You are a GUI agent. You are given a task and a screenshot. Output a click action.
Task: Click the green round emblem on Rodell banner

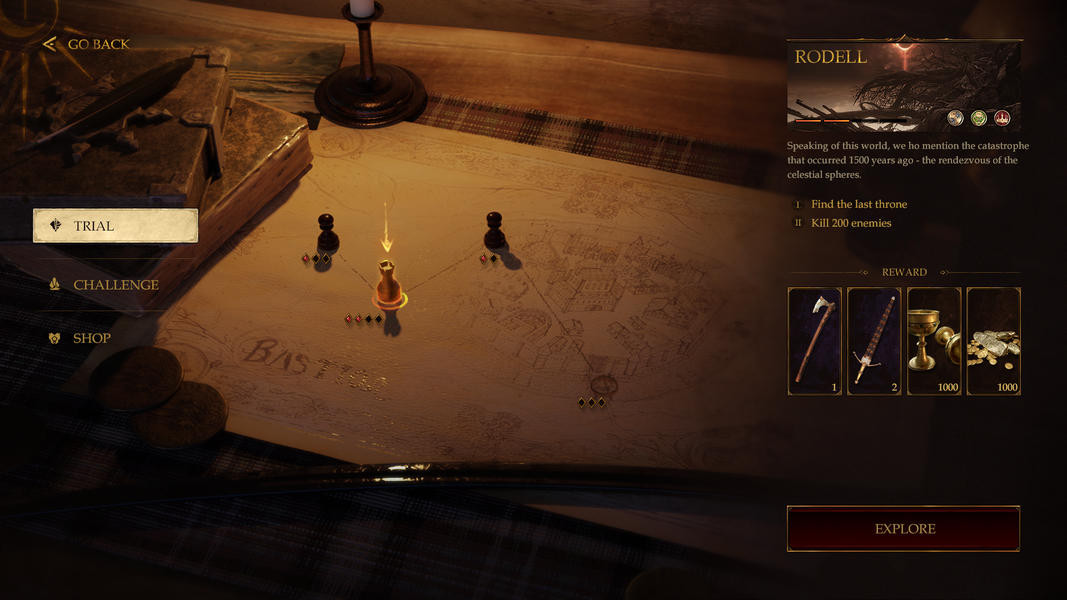click(x=979, y=118)
